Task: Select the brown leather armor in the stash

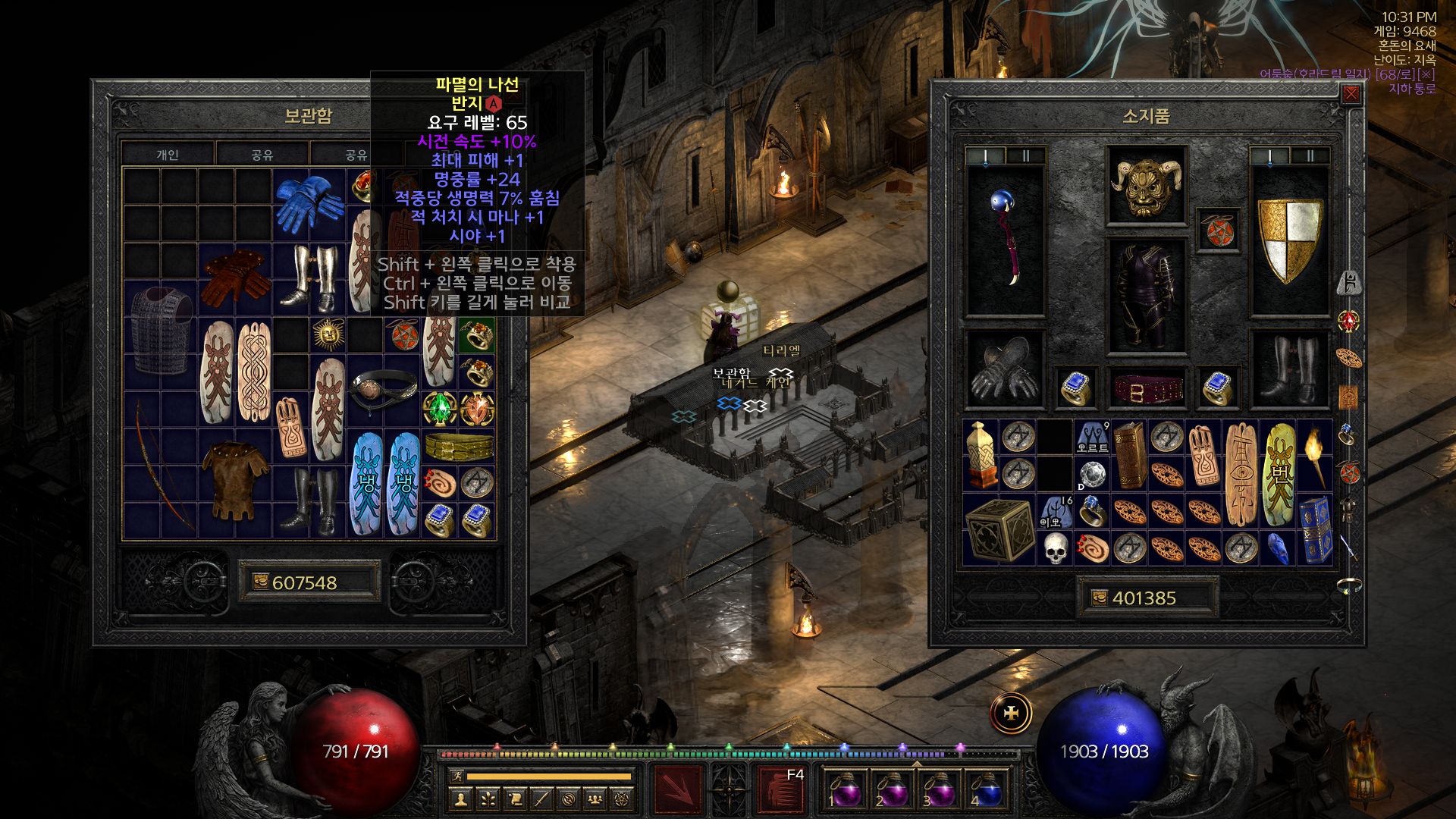Action: pyautogui.click(x=235, y=482)
